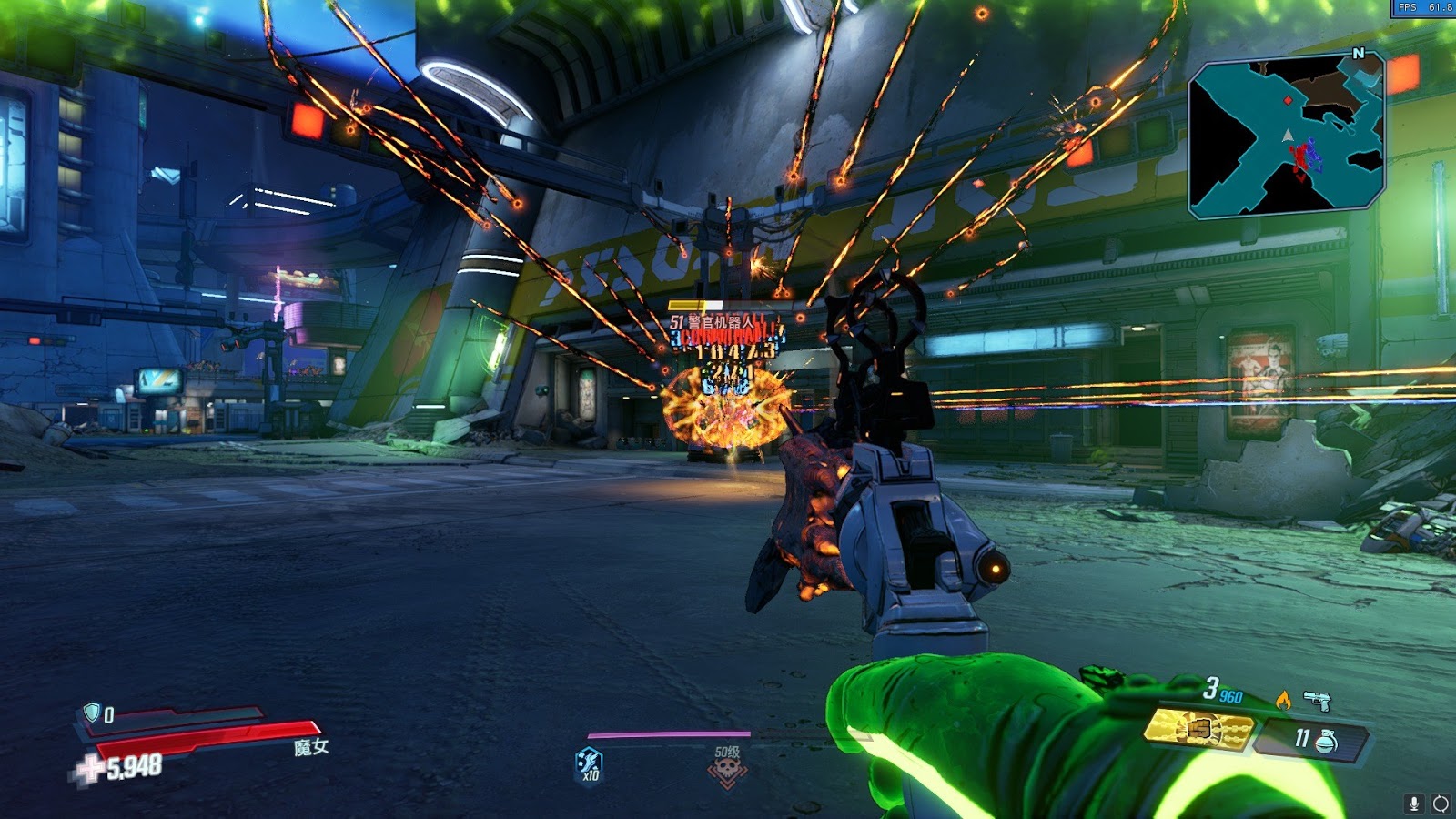Click the grenade slot icon
This screenshot has height=819, width=1456.
tap(1327, 741)
